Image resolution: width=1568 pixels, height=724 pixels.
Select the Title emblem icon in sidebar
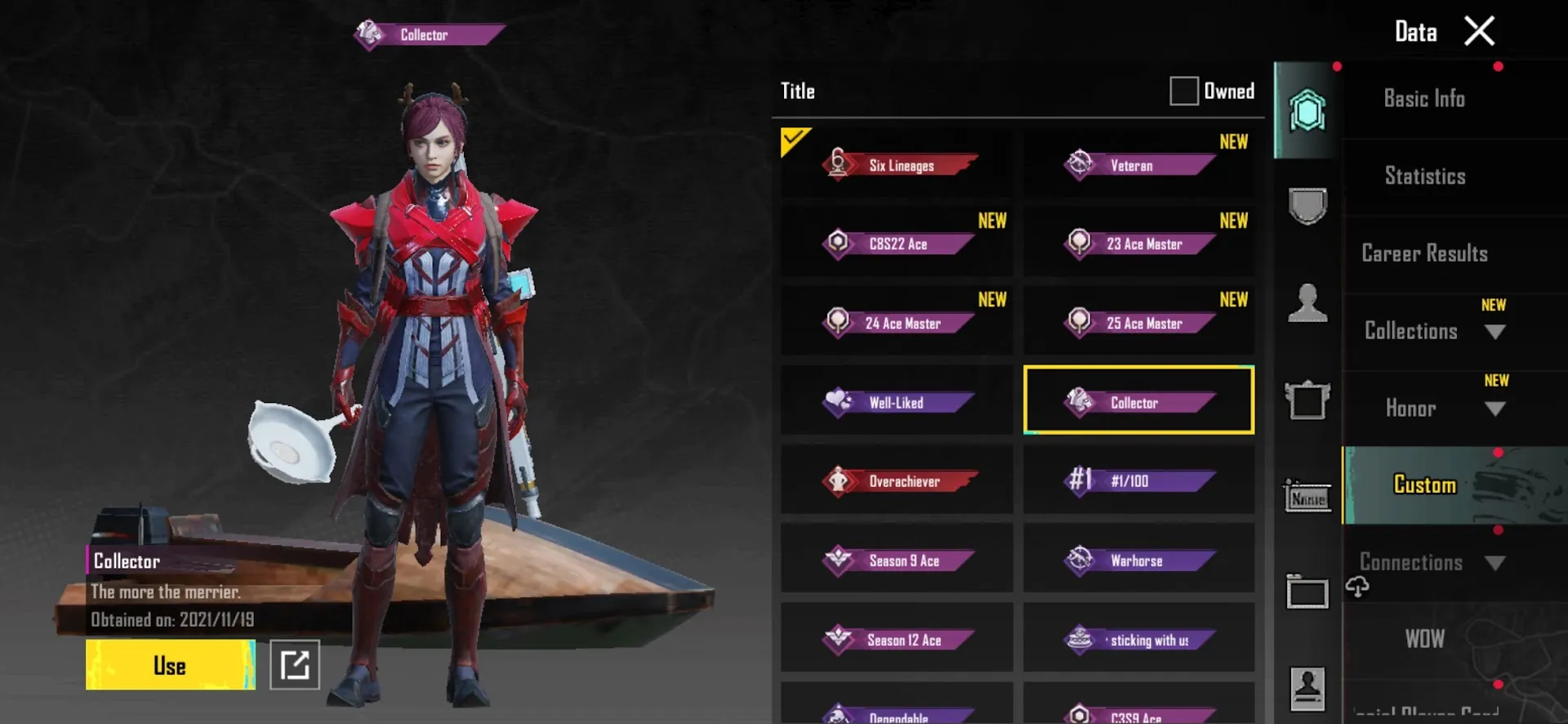tap(1307, 110)
